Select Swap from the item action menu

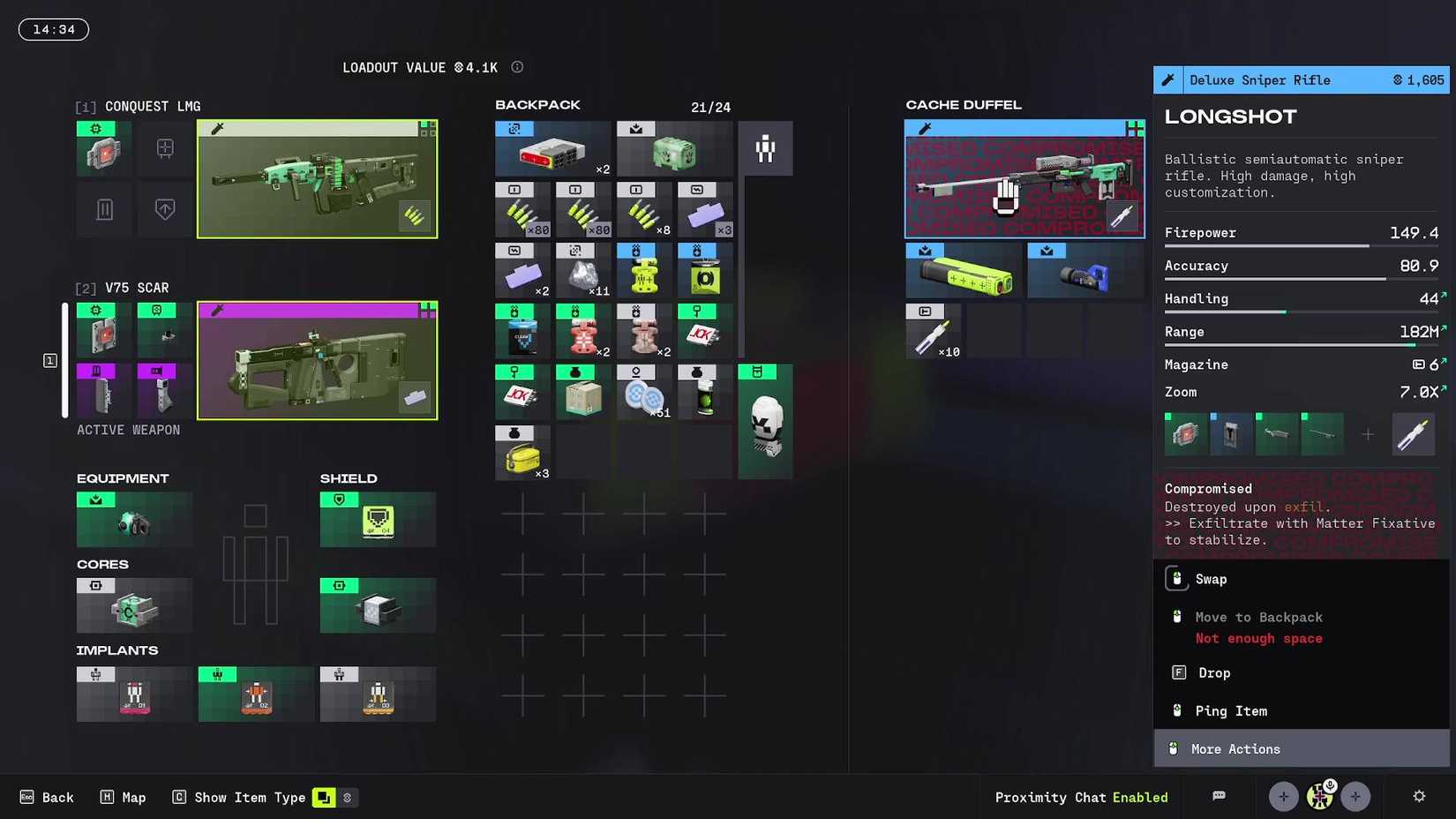pyautogui.click(x=1211, y=579)
